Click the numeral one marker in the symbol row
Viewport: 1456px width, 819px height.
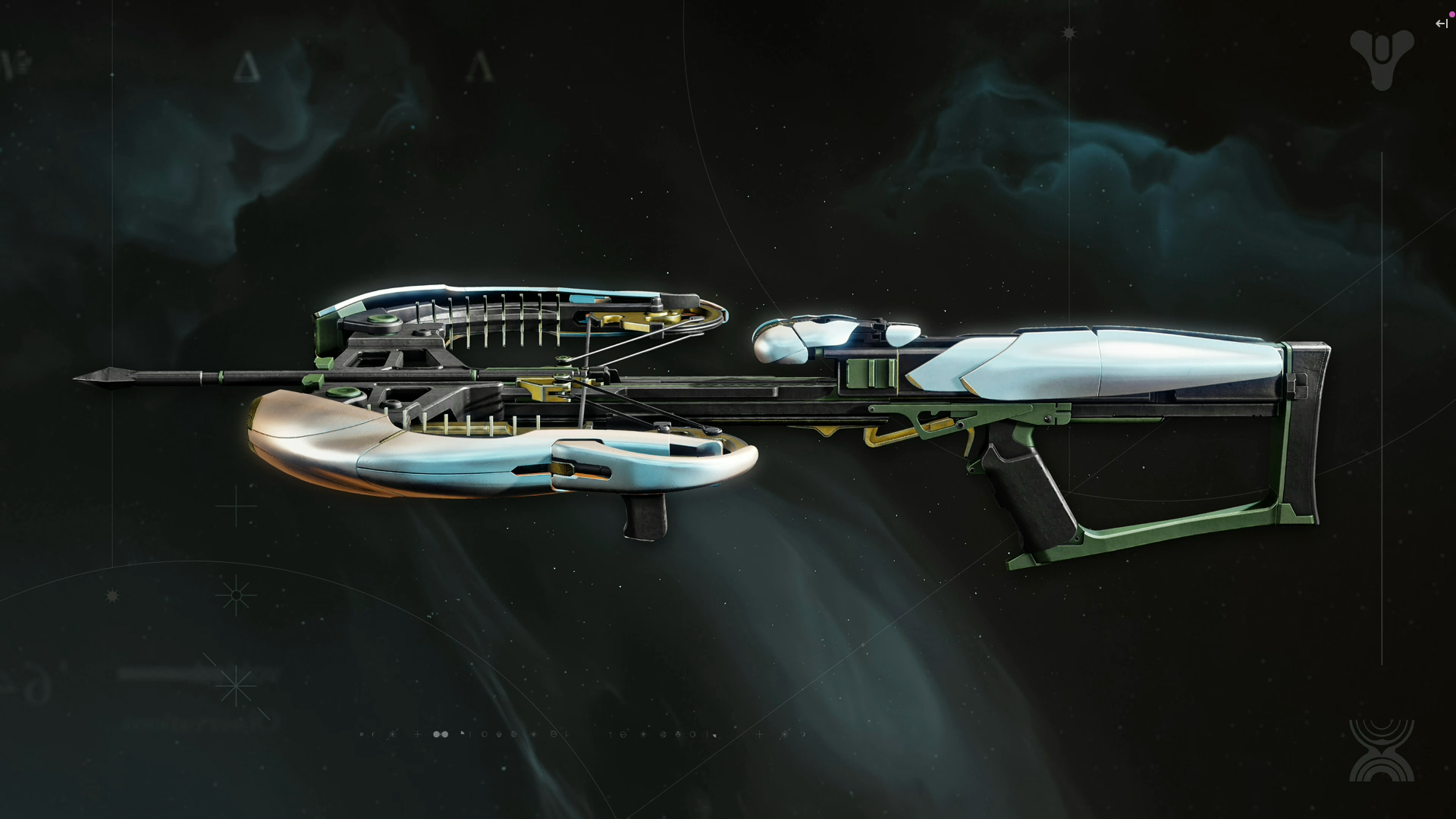(610, 734)
